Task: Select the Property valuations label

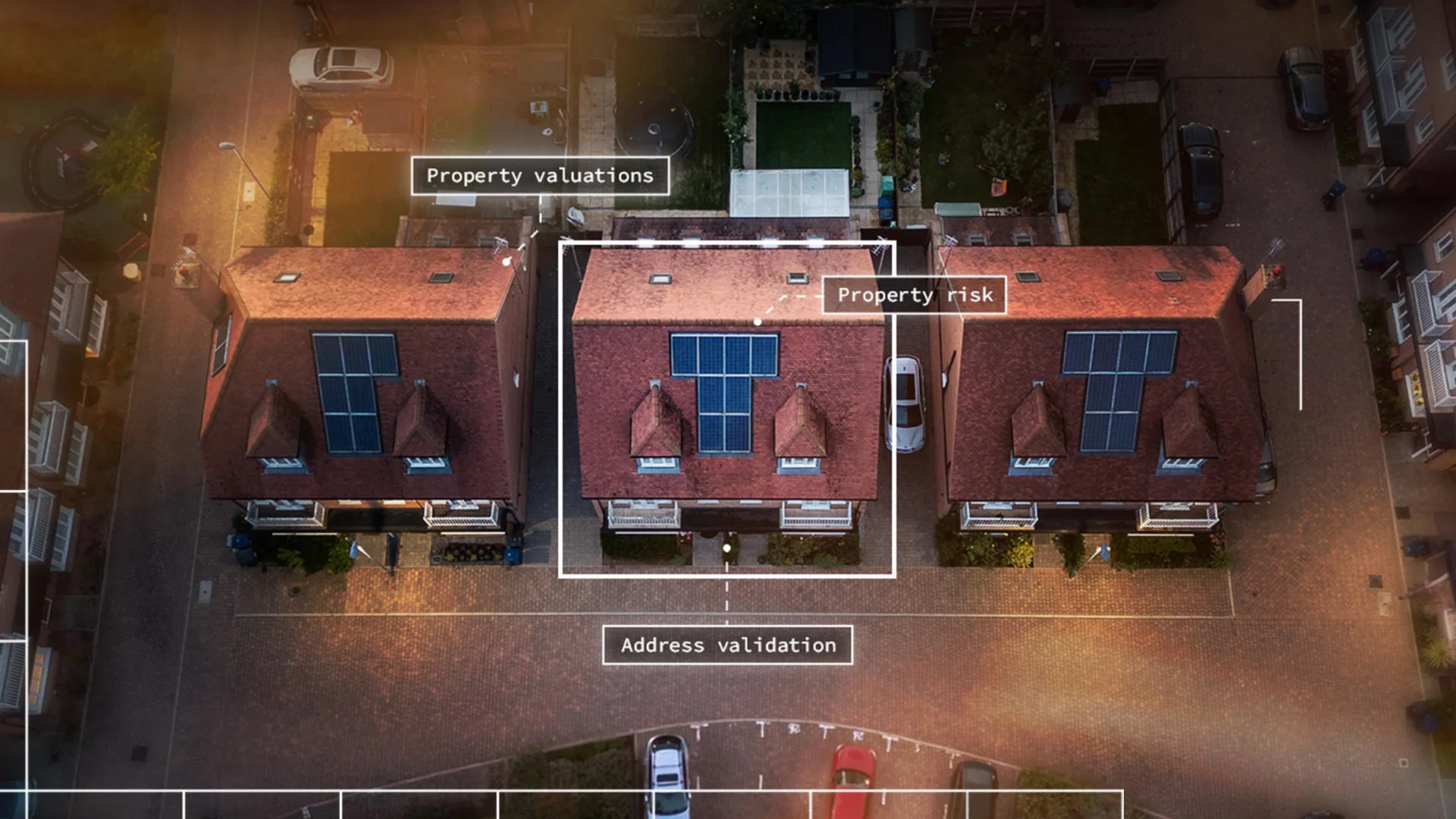Action: click(540, 176)
